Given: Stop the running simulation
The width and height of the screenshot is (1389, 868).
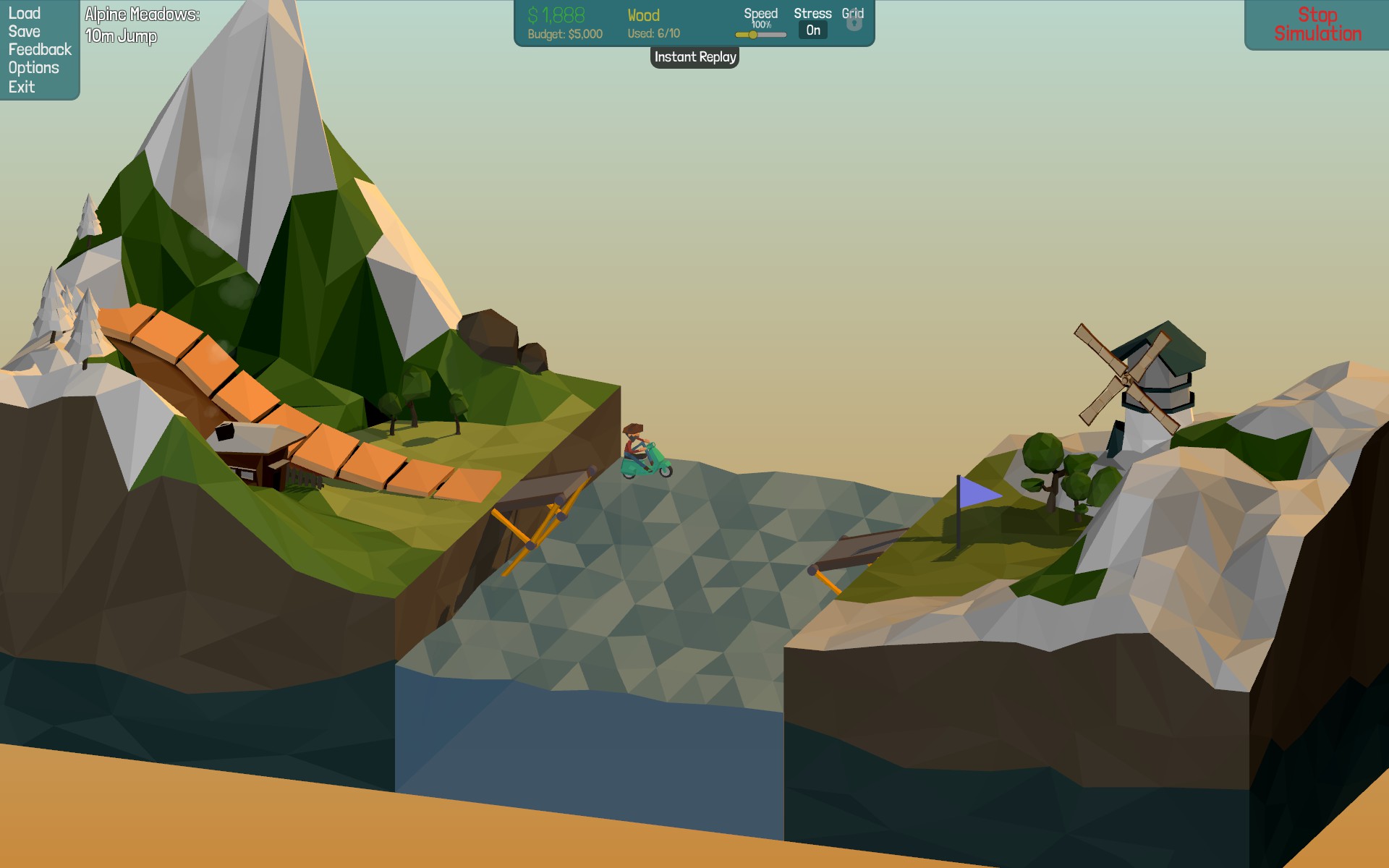Looking at the screenshot, I should click(x=1317, y=25).
